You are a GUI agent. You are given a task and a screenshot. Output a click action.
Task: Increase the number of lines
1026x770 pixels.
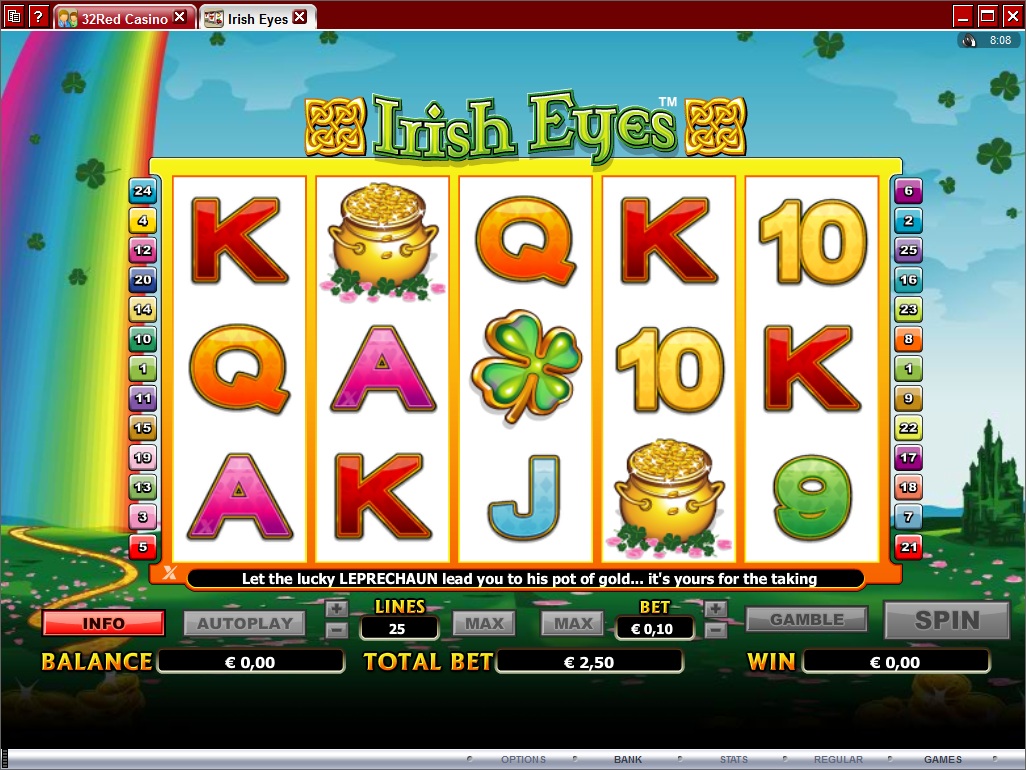click(x=337, y=608)
